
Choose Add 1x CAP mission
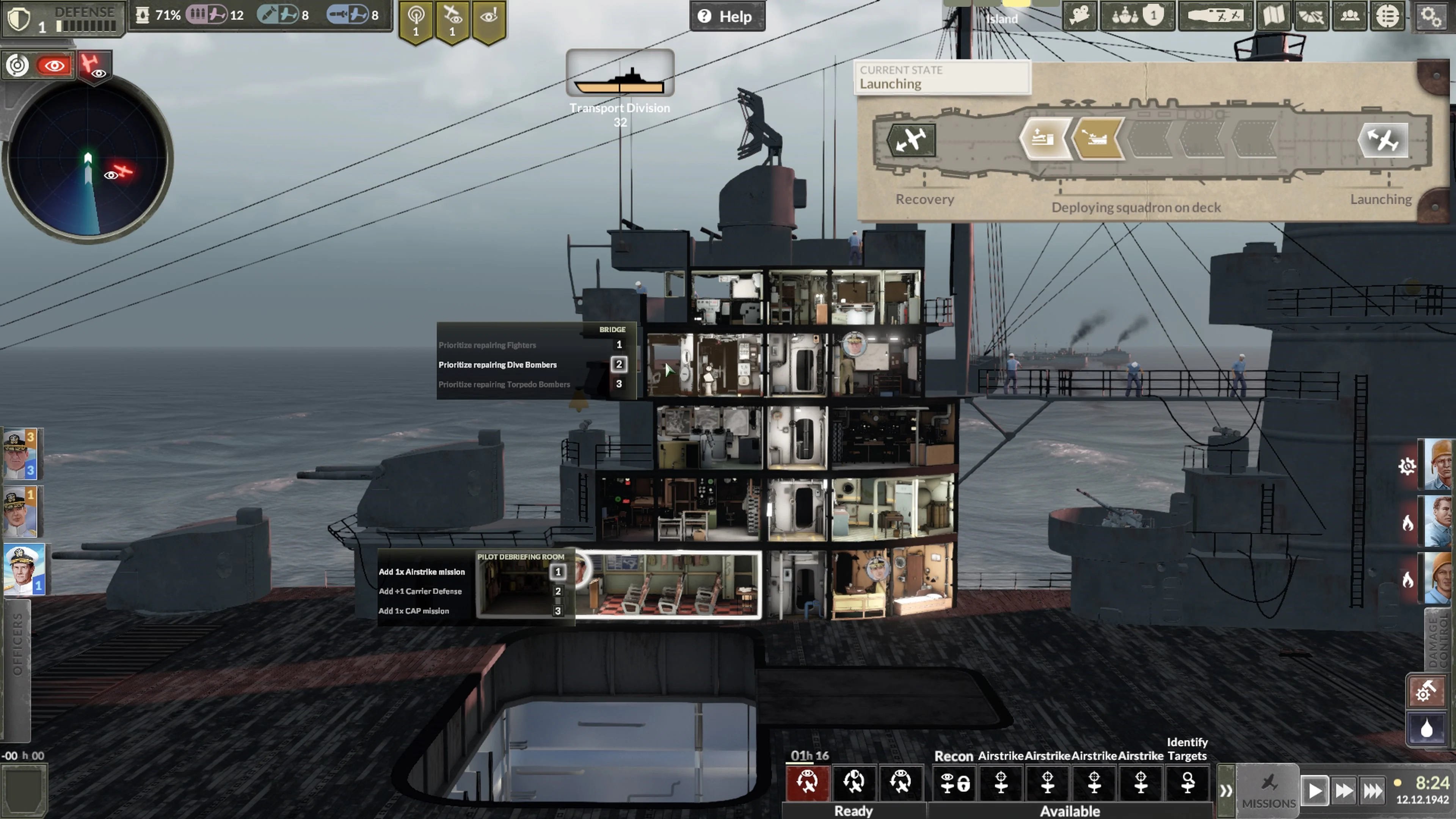point(414,611)
